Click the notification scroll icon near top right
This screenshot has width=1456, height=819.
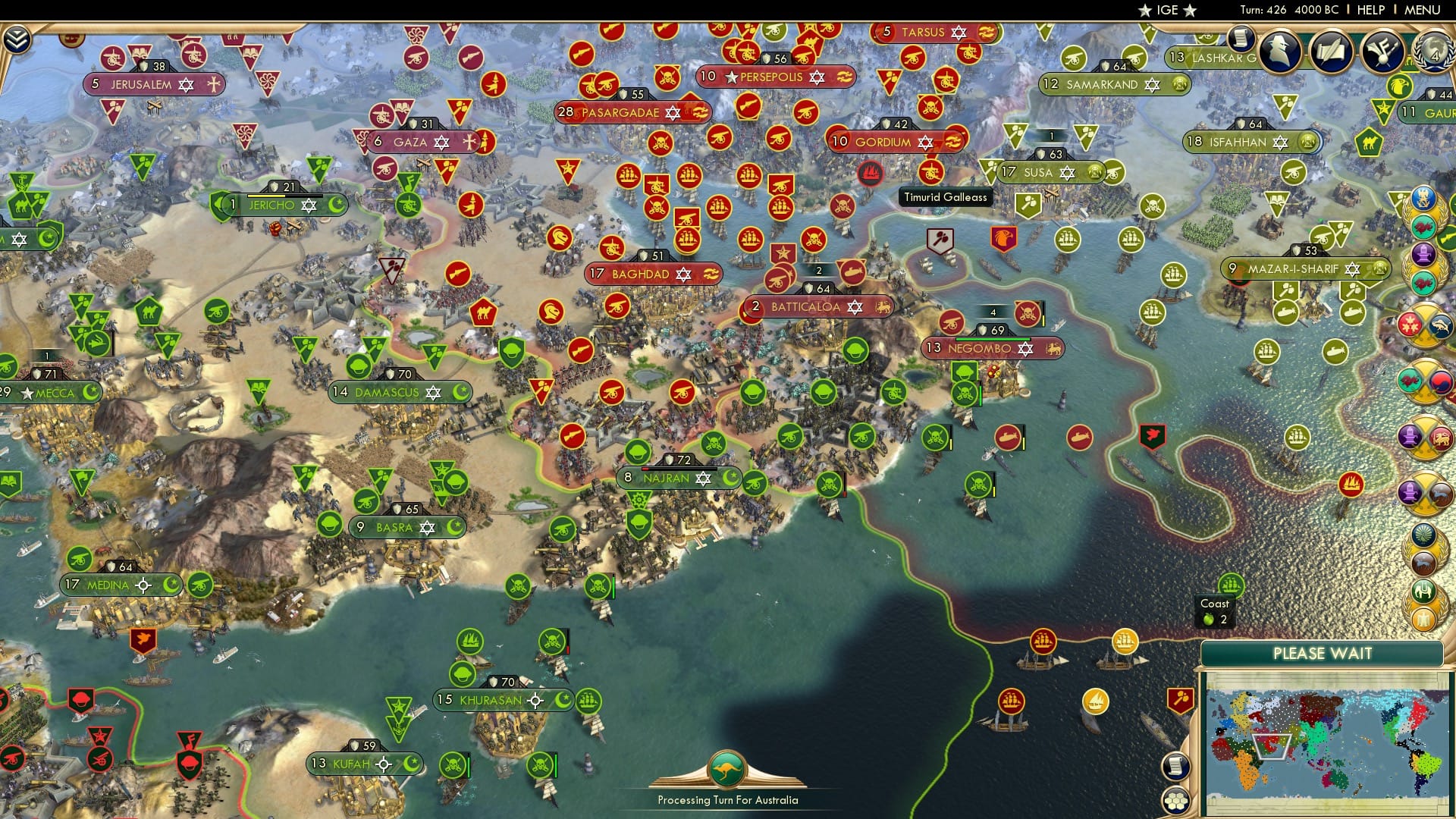click(1241, 39)
